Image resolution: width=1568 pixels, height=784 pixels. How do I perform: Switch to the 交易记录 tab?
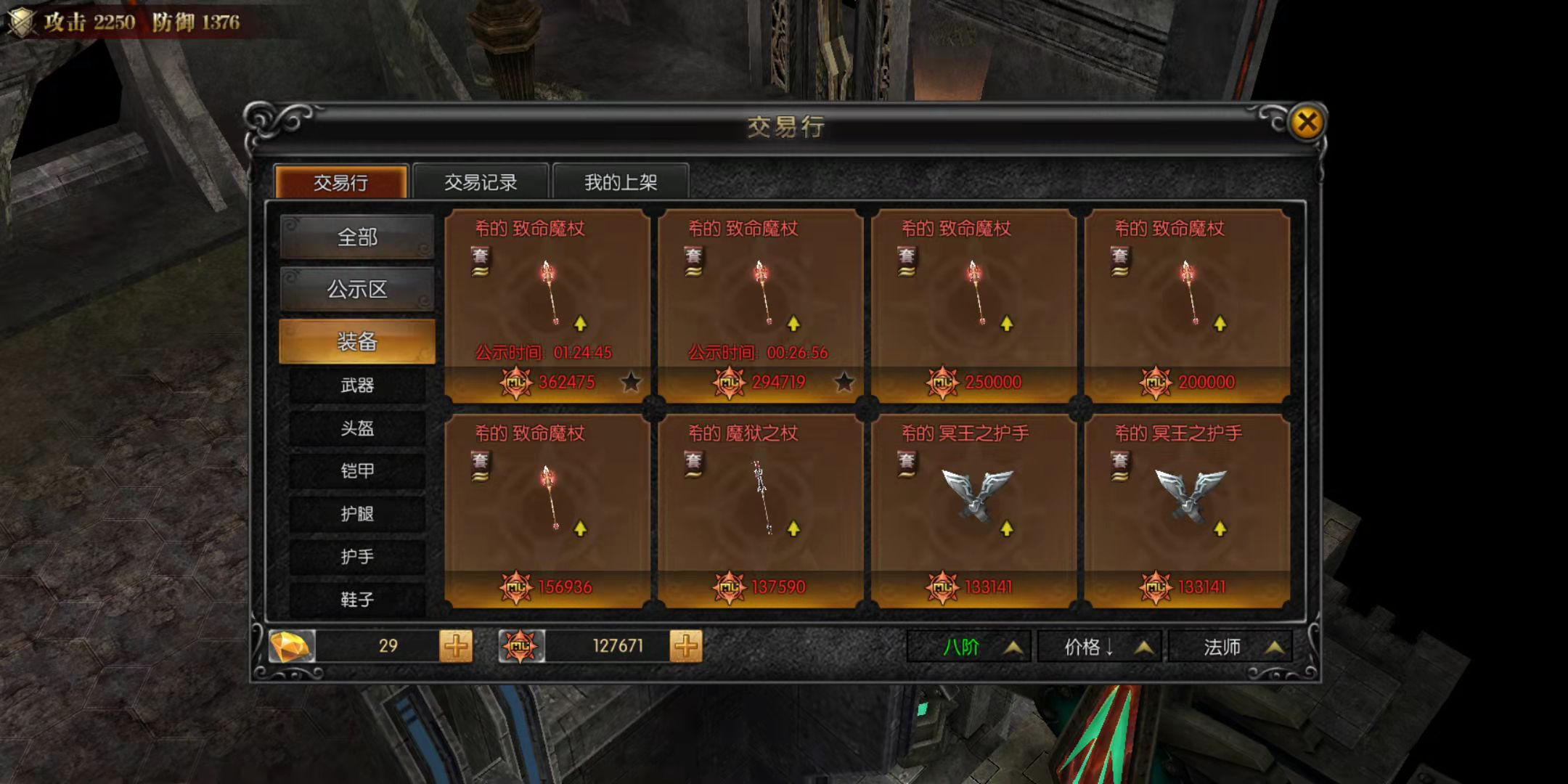[481, 181]
